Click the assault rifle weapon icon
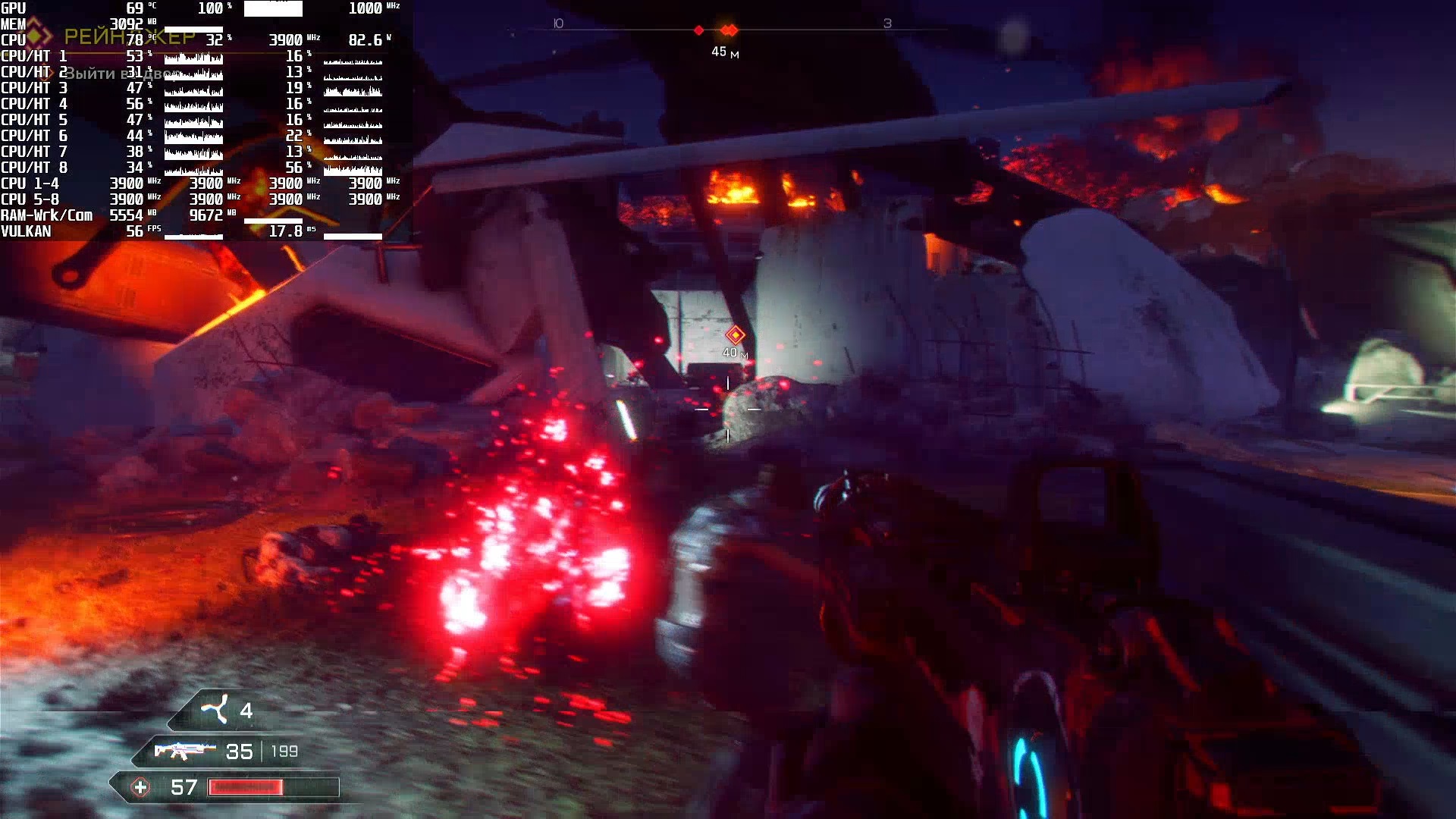The width and height of the screenshot is (1456, 819). click(180, 751)
